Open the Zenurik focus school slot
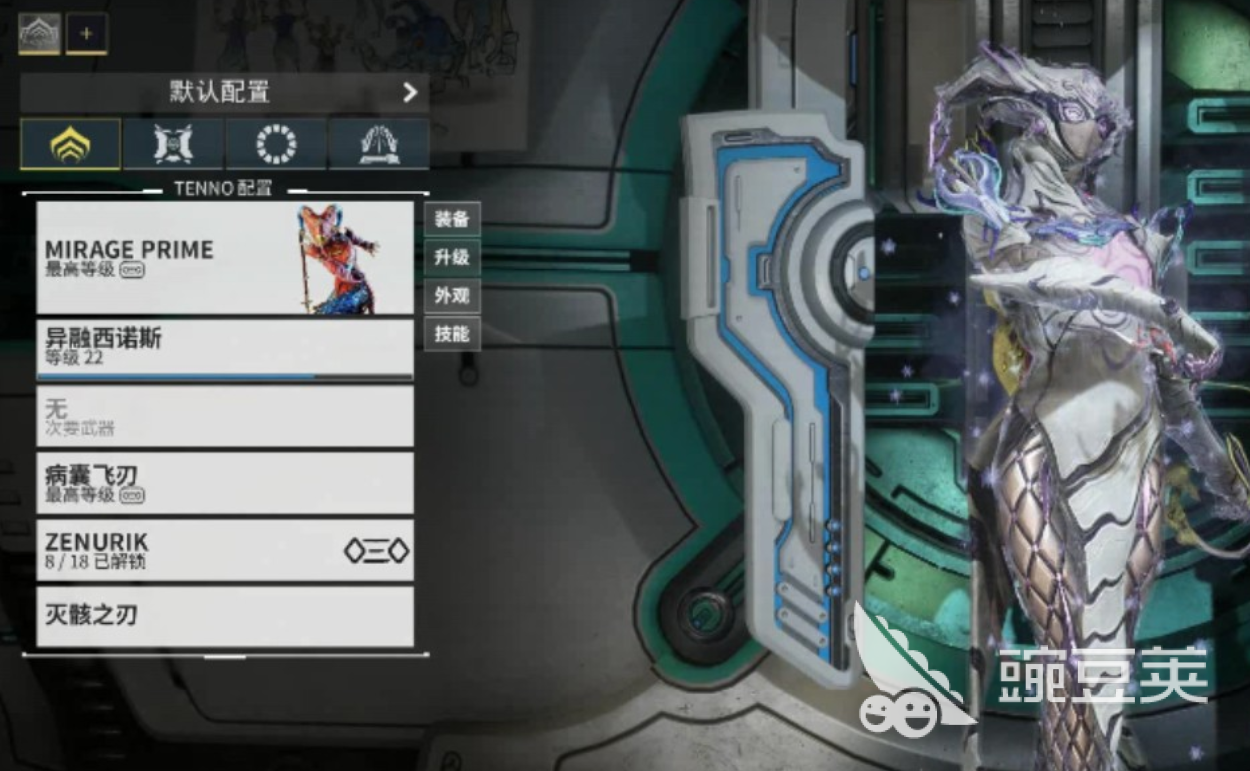1250x771 pixels. coord(225,550)
